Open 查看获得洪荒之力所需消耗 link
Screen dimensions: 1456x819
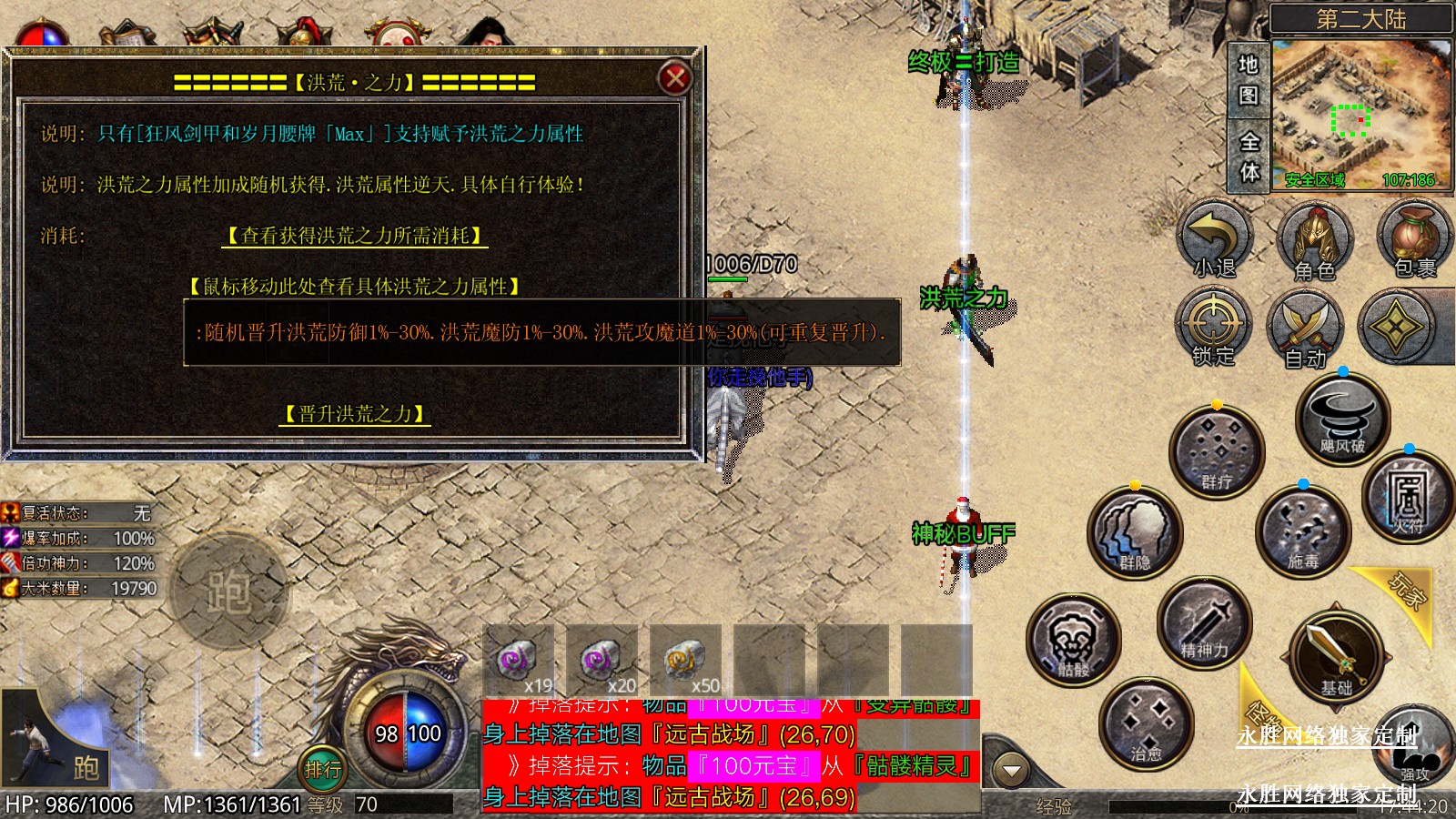[x=355, y=237]
